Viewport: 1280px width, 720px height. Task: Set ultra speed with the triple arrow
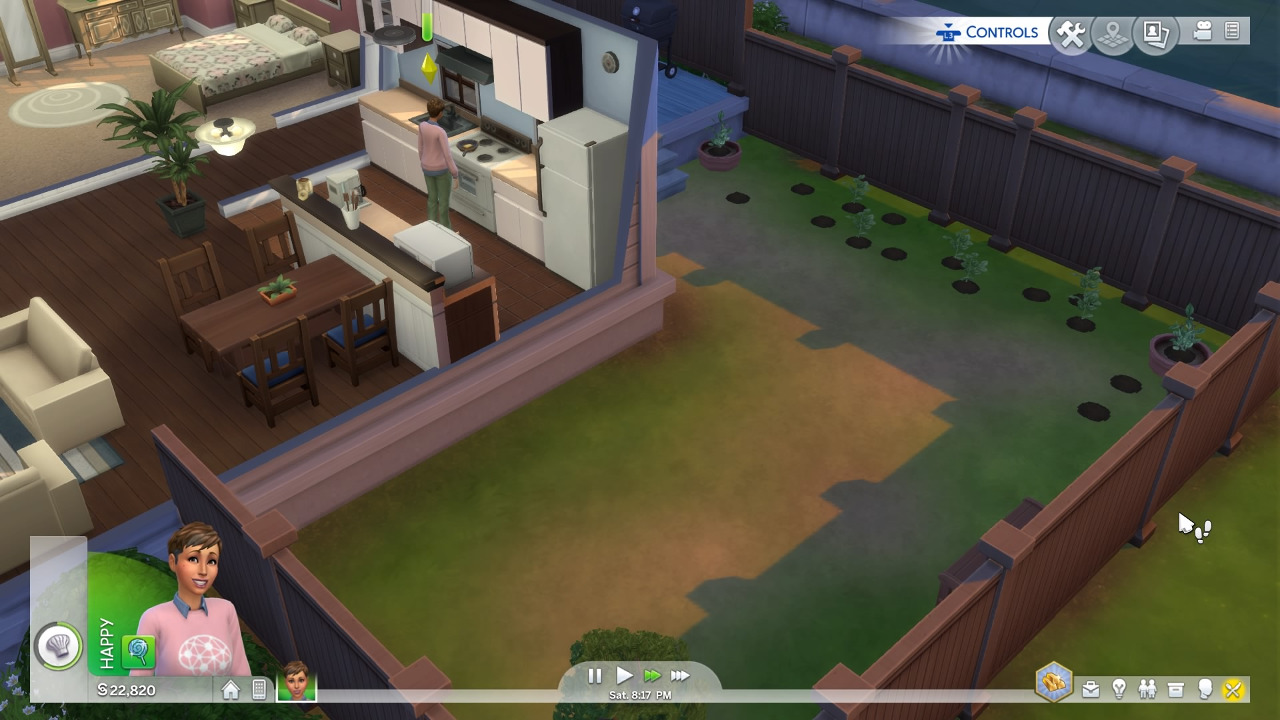(x=681, y=676)
